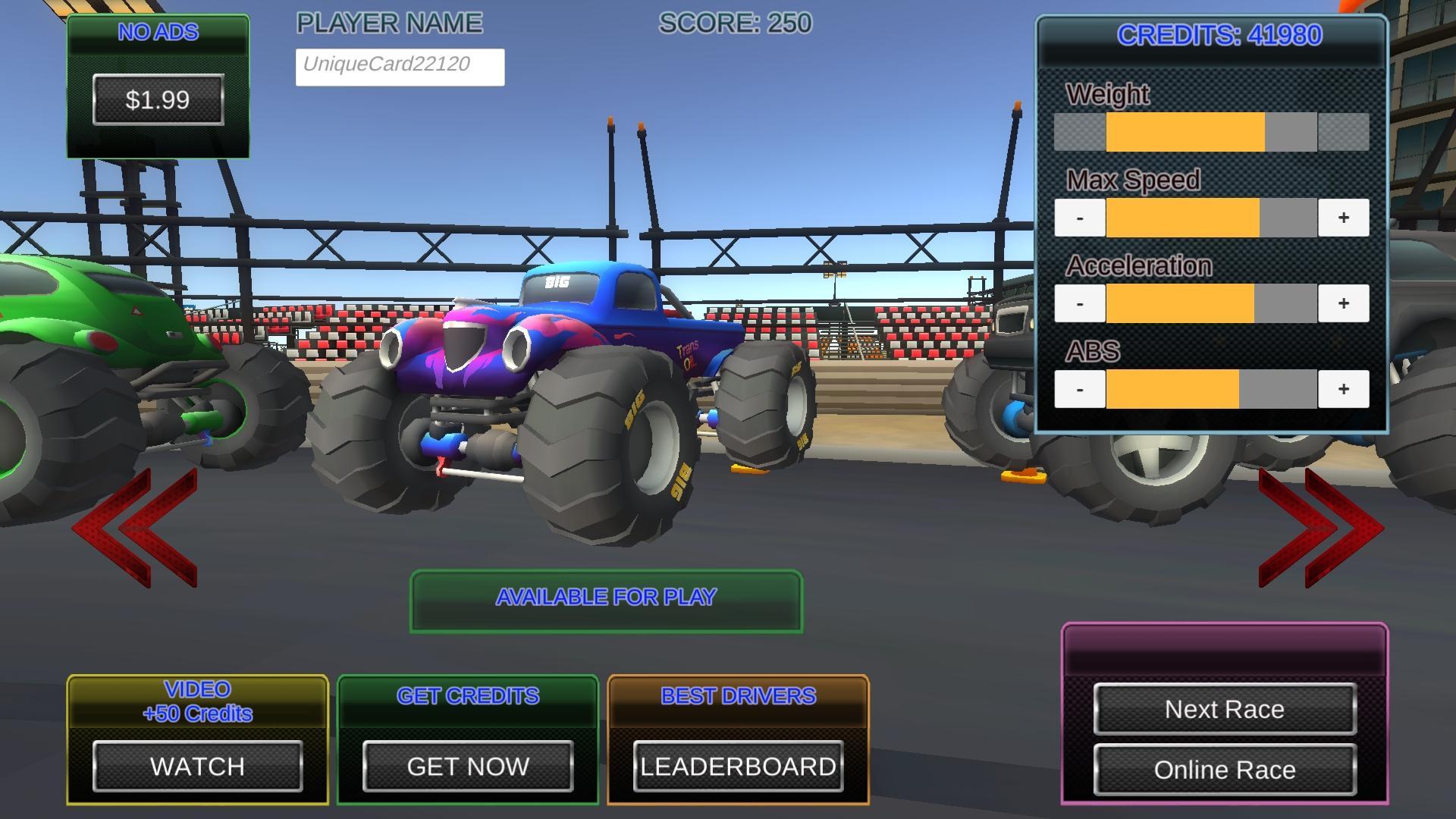Reduce ABS with its minus button
1456x819 pixels.
pyautogui.click(x=1079, y=389)
